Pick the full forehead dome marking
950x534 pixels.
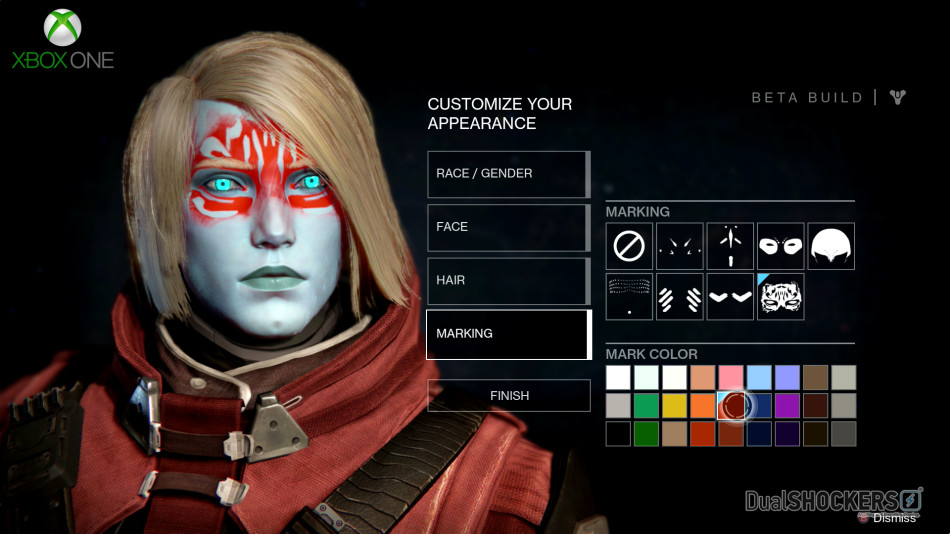pyautogui.click(x=831, y=246)
